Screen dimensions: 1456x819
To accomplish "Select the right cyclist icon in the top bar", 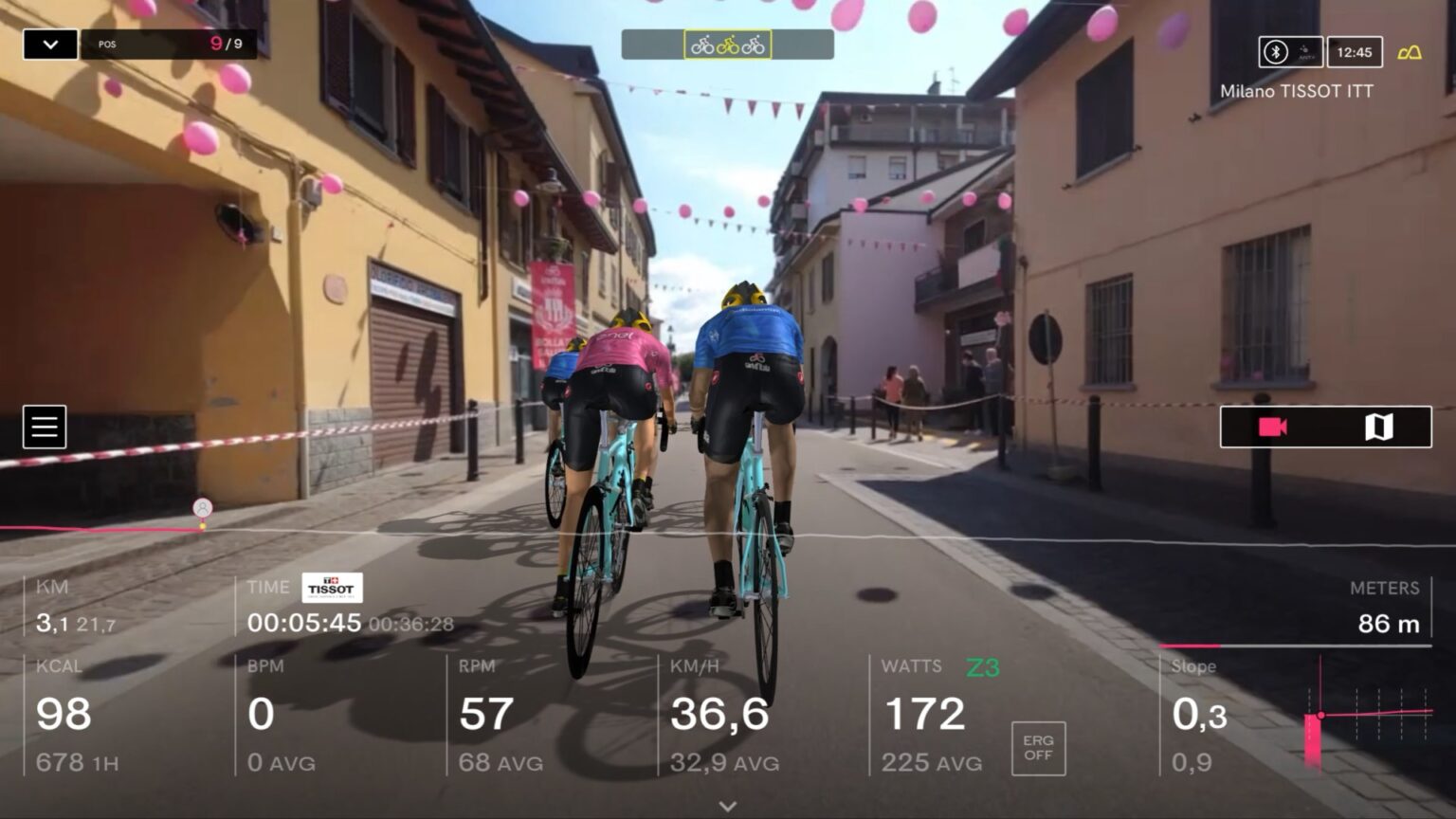I will (x=755, y=43).
